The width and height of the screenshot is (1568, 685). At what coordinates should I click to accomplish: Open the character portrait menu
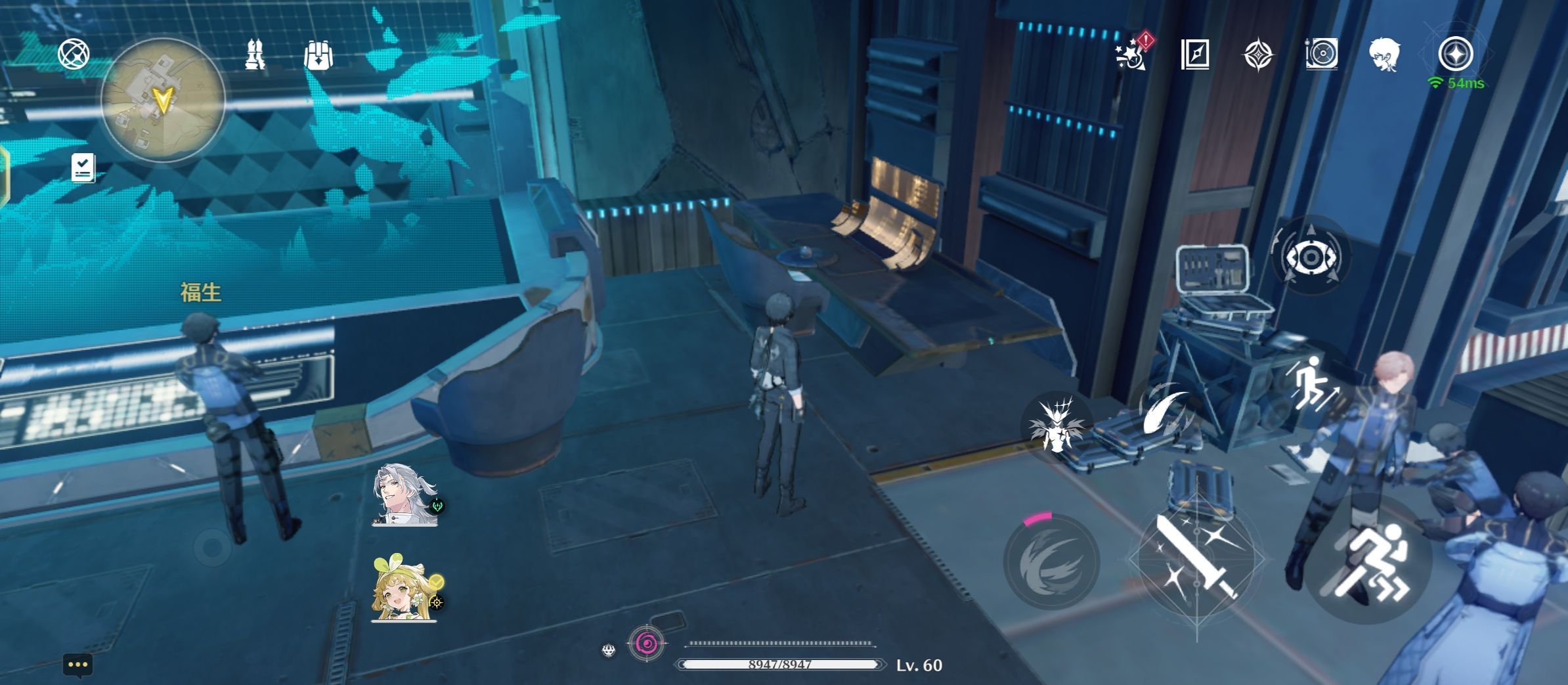[x=1384, y=54]
